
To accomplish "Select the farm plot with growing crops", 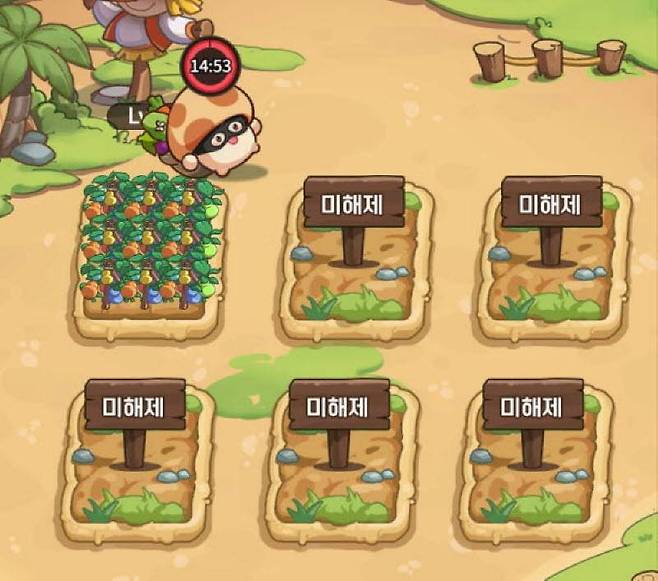I will click(151, 250).
